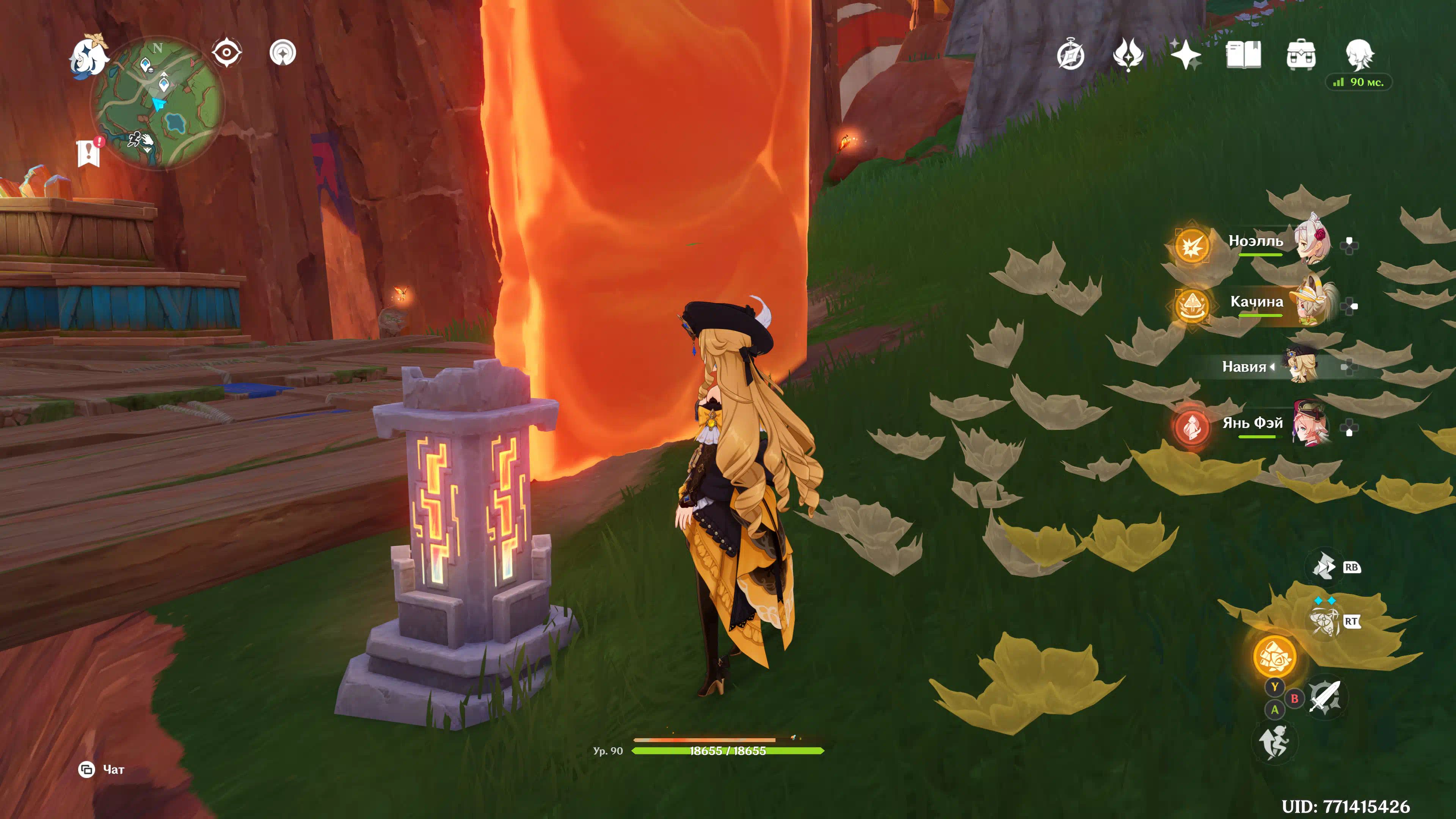The width and height of the screenshot is (1456, 819).
Task: Open the inventory backpack icon
Action: pos(1301,55)
